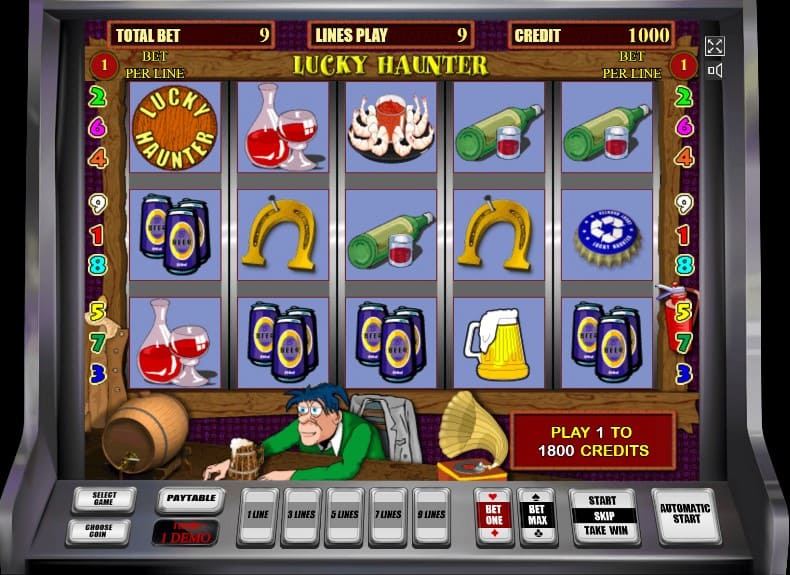
Task: Pick the 7 Lines button
Action: pyautogui.click(x=388, y=516)
